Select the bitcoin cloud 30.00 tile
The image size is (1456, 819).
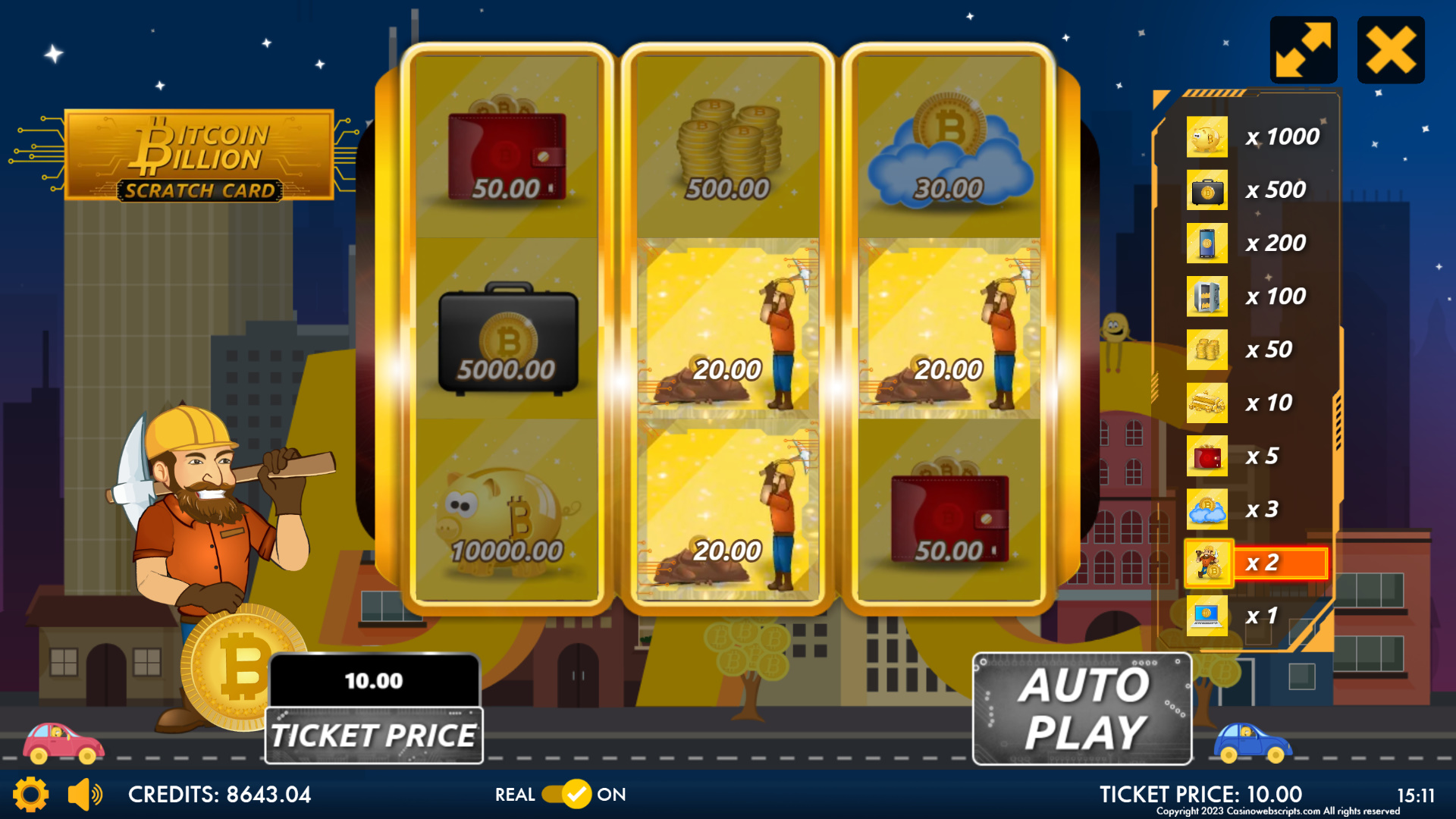click(x=949, y=149)
